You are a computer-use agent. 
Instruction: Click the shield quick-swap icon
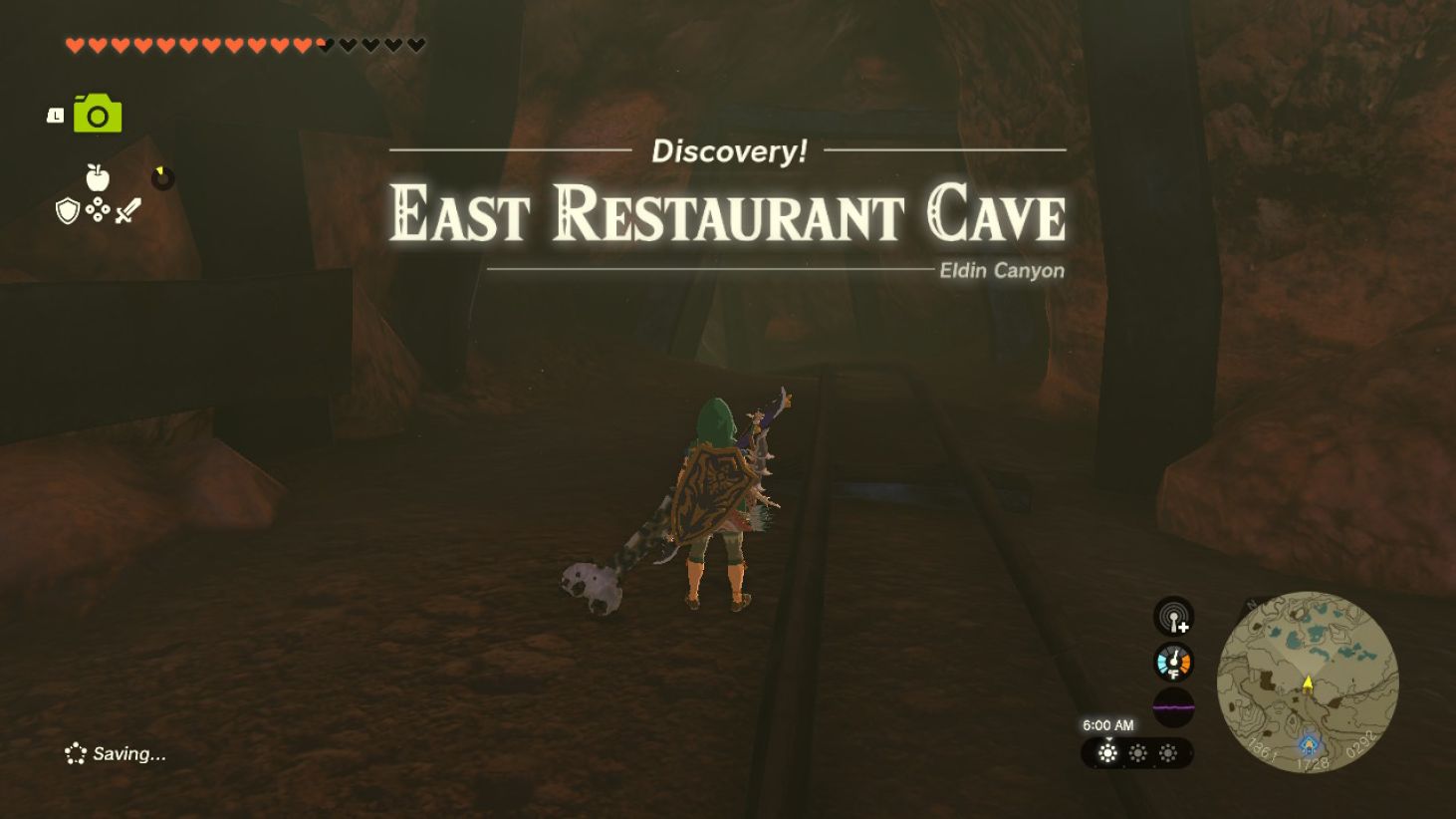(68, 209)
